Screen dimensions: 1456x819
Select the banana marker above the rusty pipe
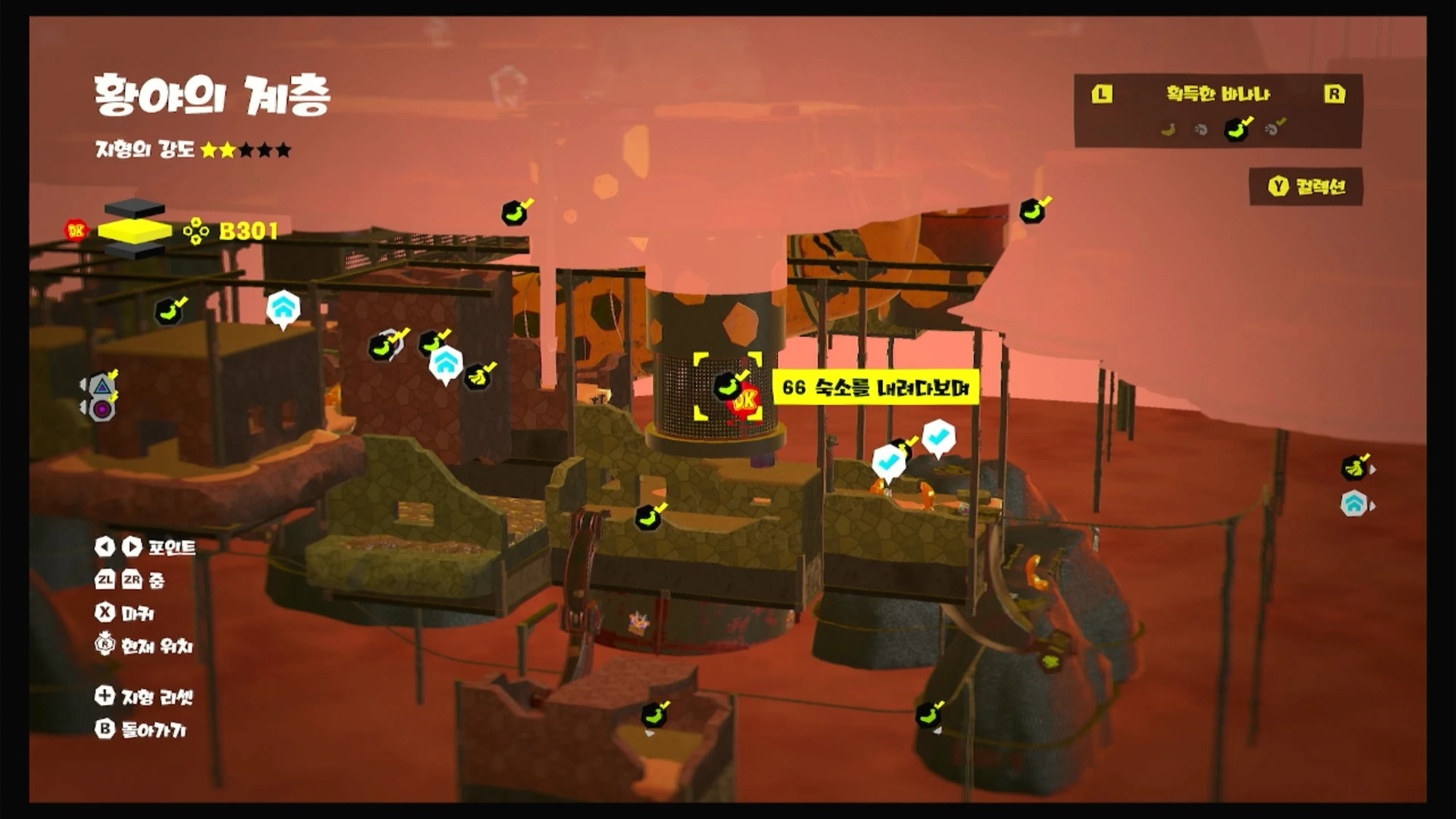point(1033,212)
